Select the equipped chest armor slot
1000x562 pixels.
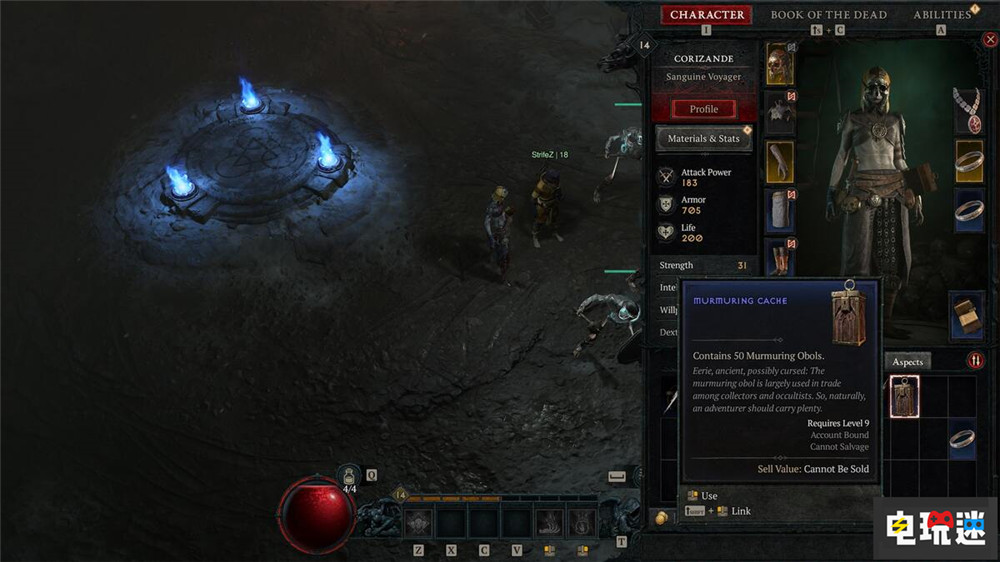tap(780, 112)
